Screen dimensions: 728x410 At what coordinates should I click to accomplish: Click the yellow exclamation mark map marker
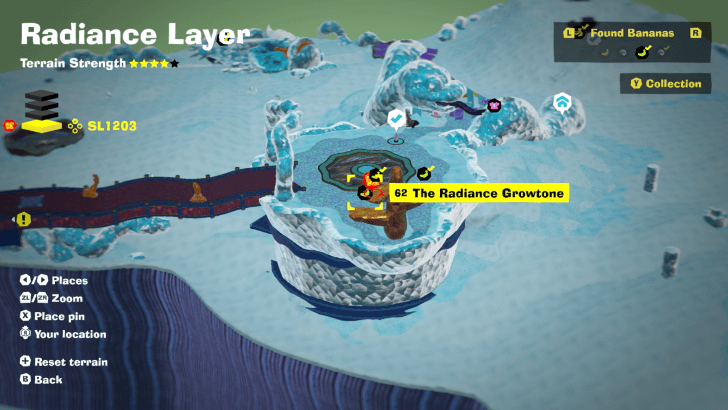pyautogui.click(x=22, y=219)
